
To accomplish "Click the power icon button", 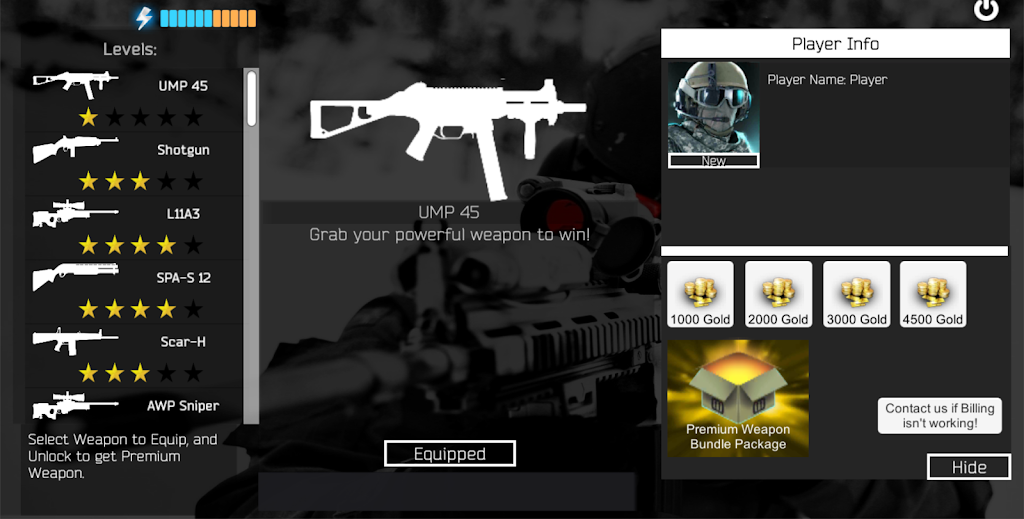I will (x=986, y=10).
